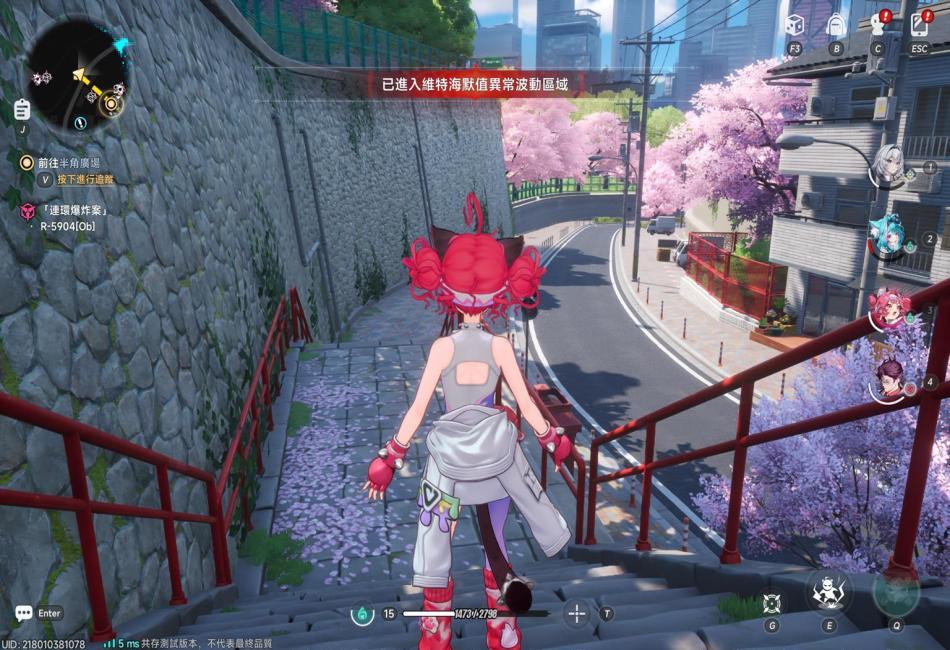950x650 pixels.
Task: Activate the lightning figure skill
Action: [x=829, y=592]
